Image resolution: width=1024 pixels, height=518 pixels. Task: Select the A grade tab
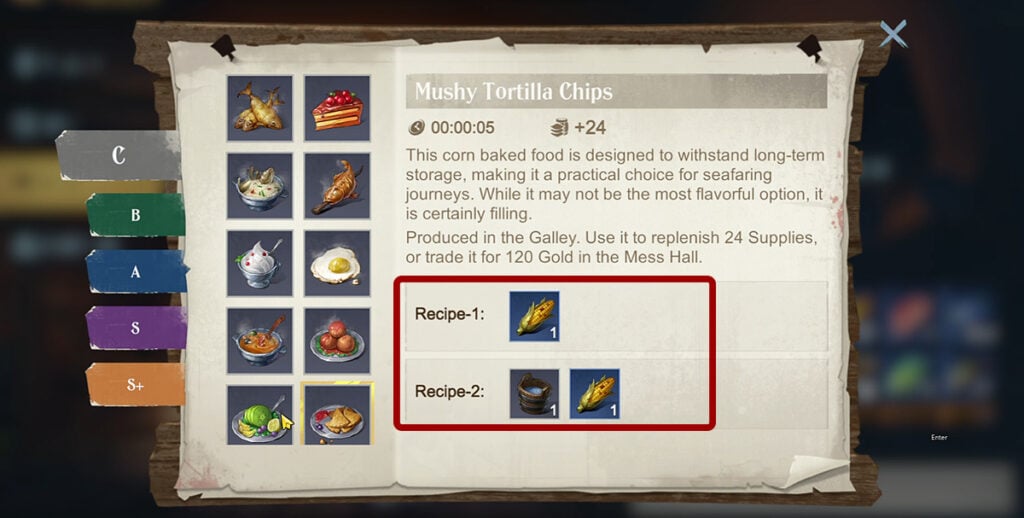coord(136,271)
